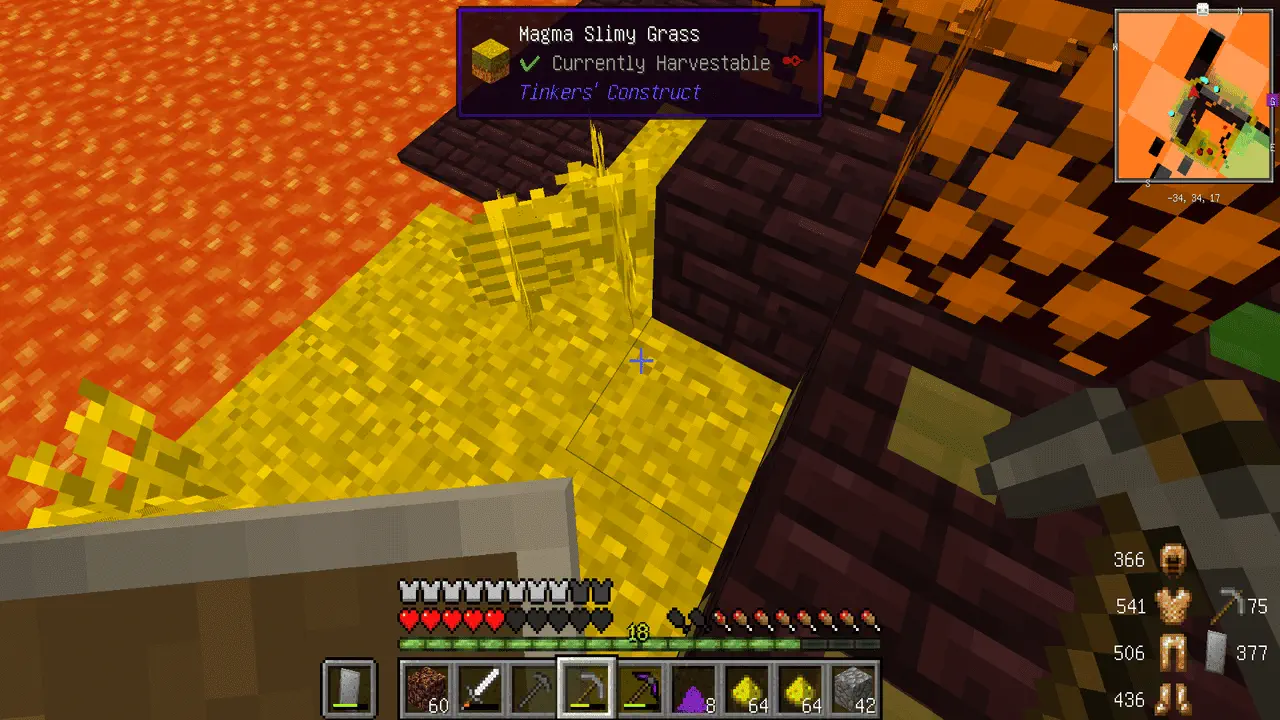Image resolution: width=1280 pixels, height=720 pixels.
Task: Click the currently selected pickaxe hotbar slot
Action: coord(585,688)
